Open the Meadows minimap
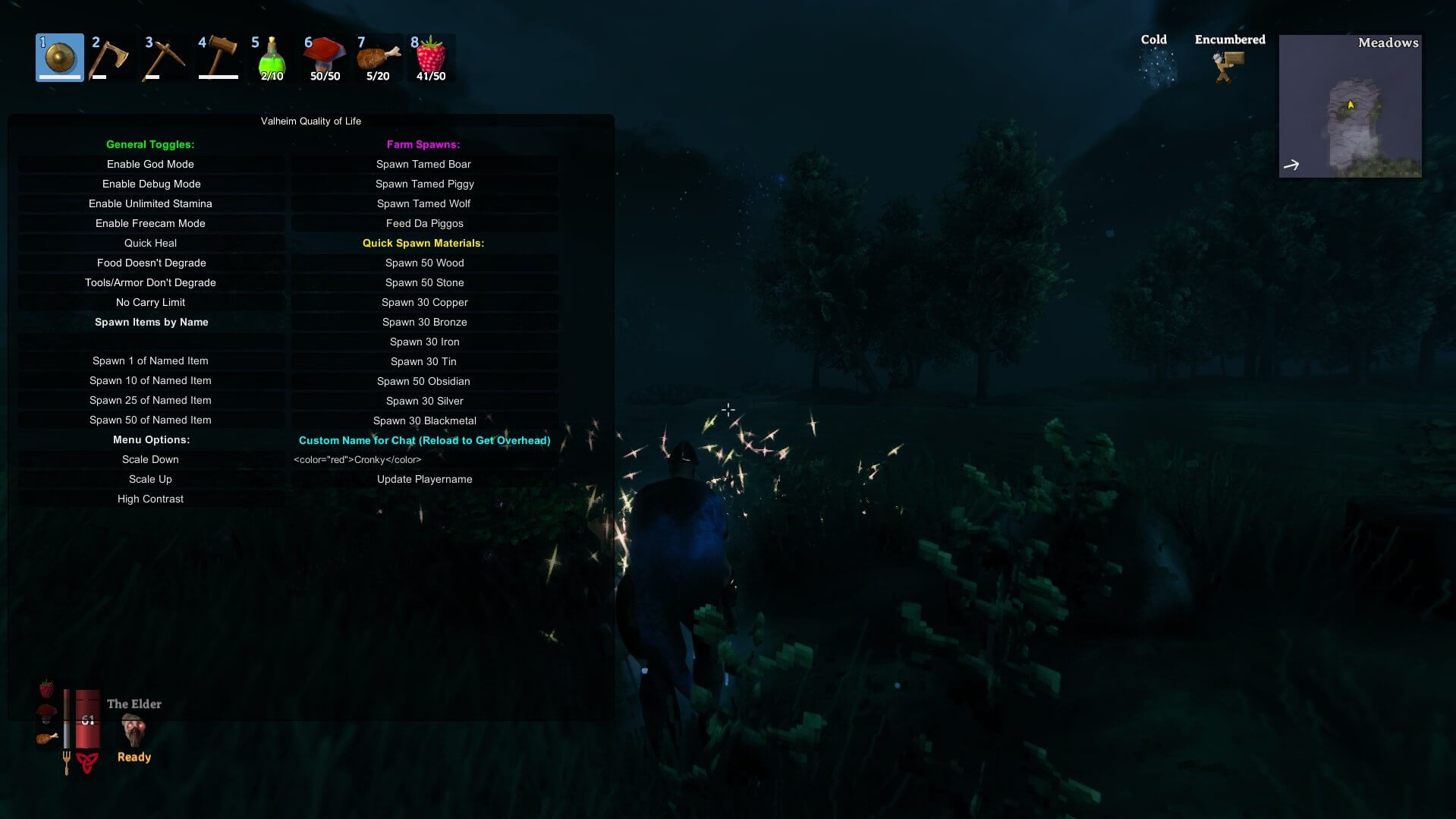The height and width of the screenshot is (819, 1456). (x=1350, y=106)
